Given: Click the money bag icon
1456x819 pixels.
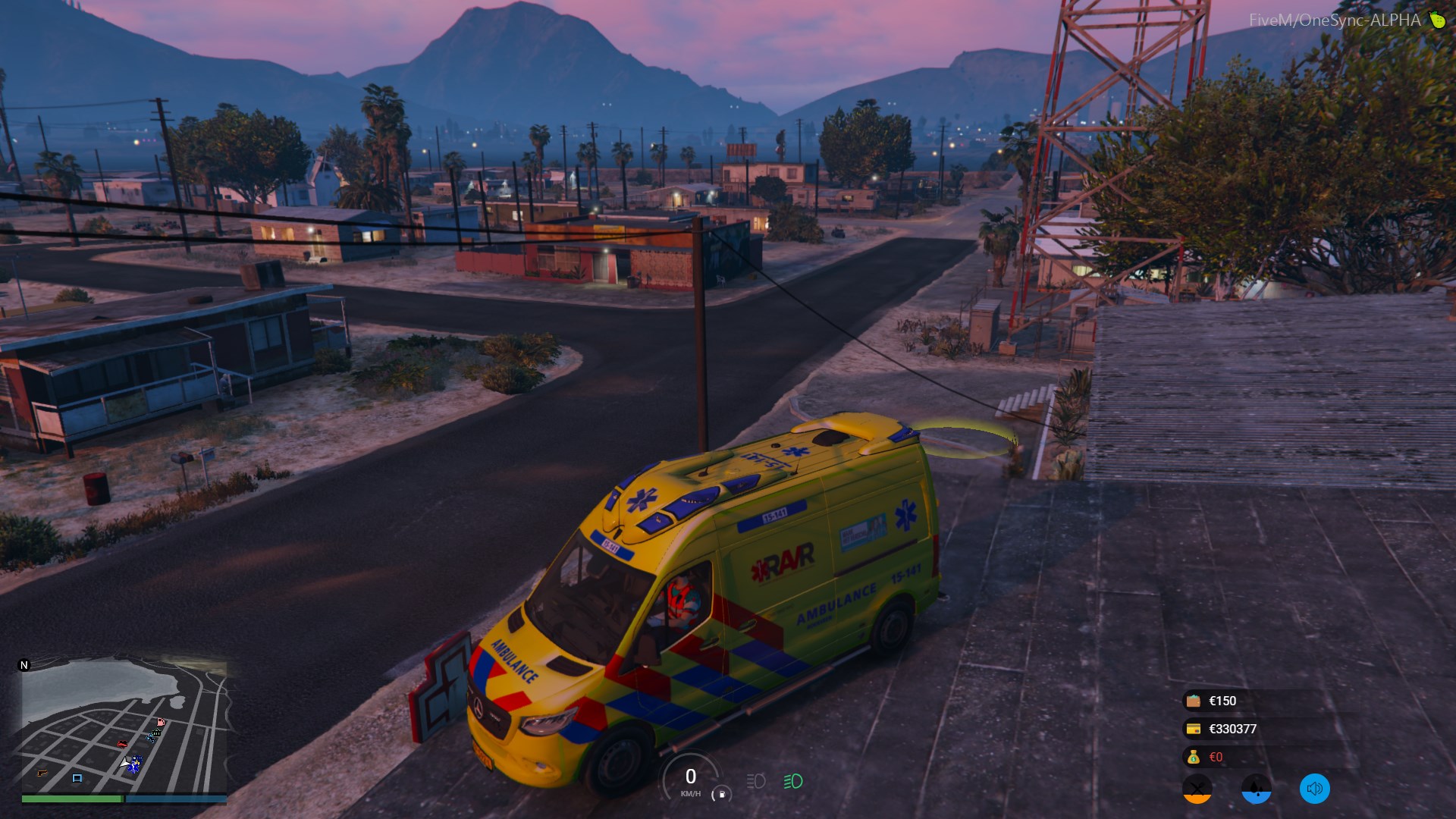Looking at the screenshot, I should [x=1193, y=757].
